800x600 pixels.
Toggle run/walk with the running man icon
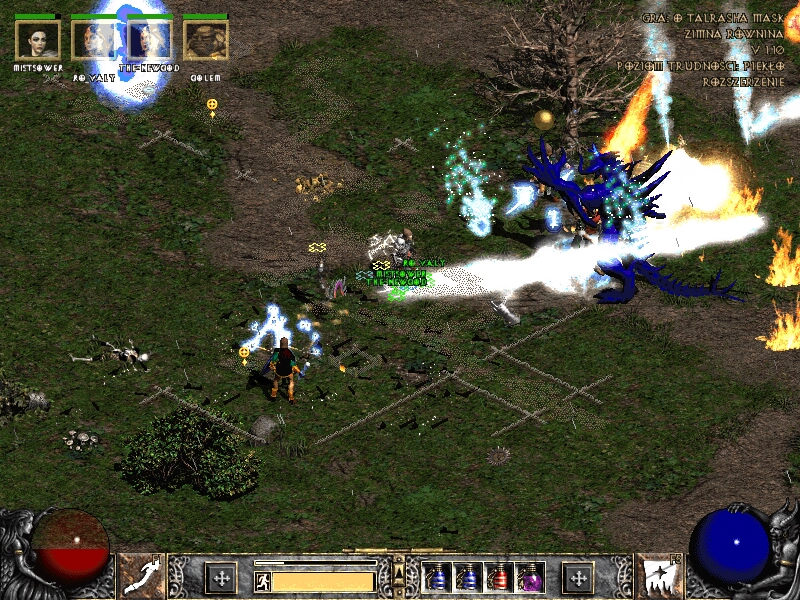(x=262, y=581)
